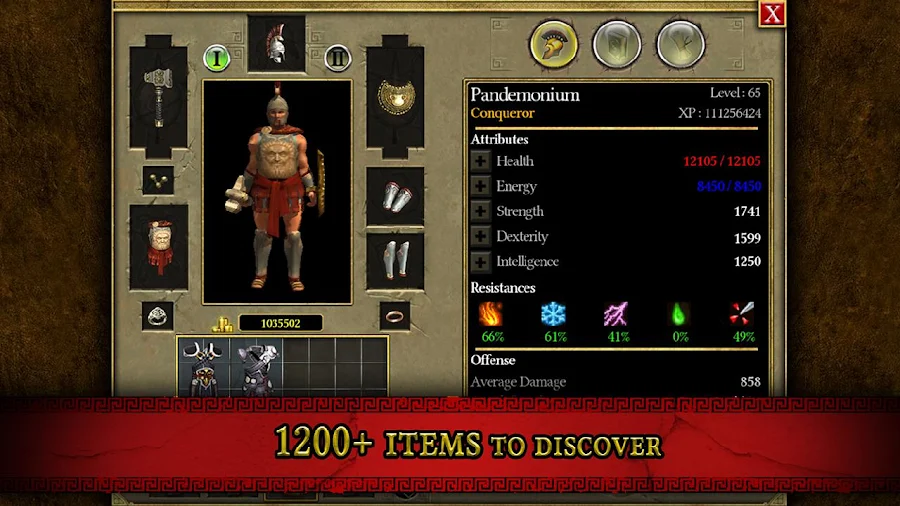Open the rune-icon round tab
The width and height of the screenshot is (900, 506).
(x=681, y=45)
